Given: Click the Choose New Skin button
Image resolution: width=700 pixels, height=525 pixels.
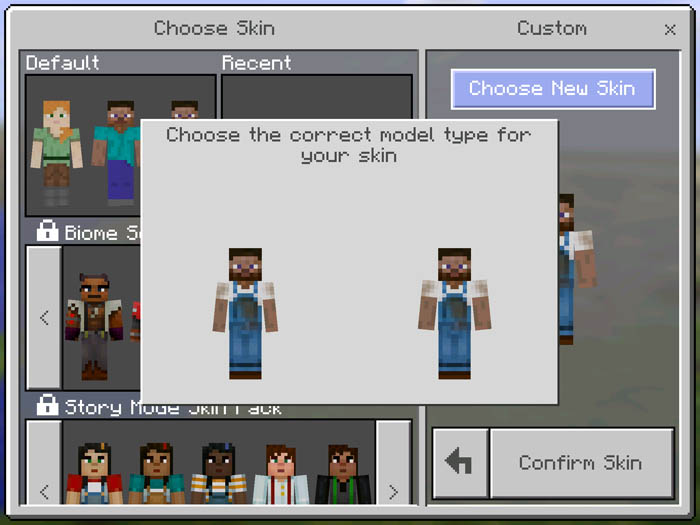Looking at the screenshot, I should point(552,89).
